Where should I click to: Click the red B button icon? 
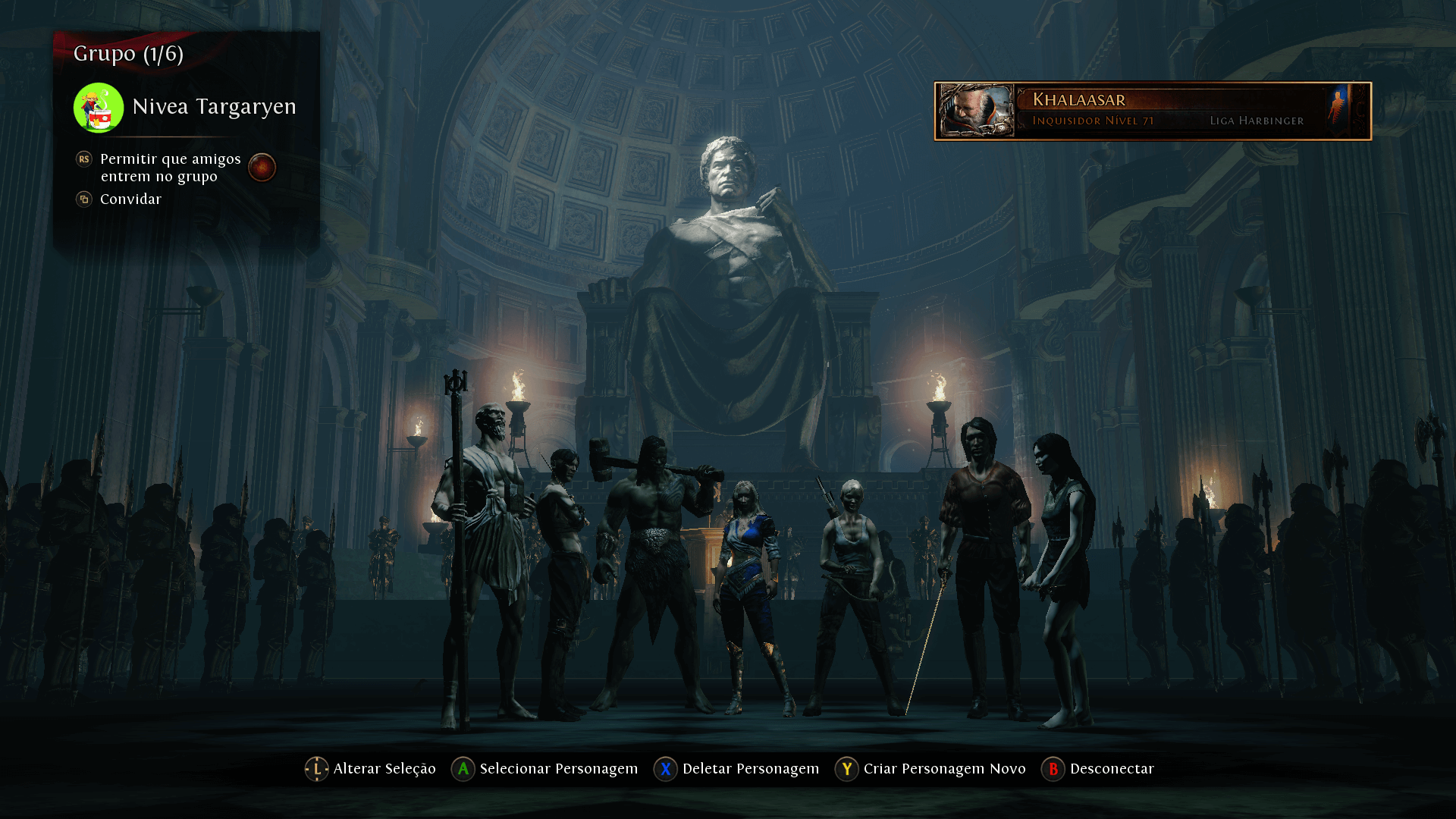[x=1053, y=768]
